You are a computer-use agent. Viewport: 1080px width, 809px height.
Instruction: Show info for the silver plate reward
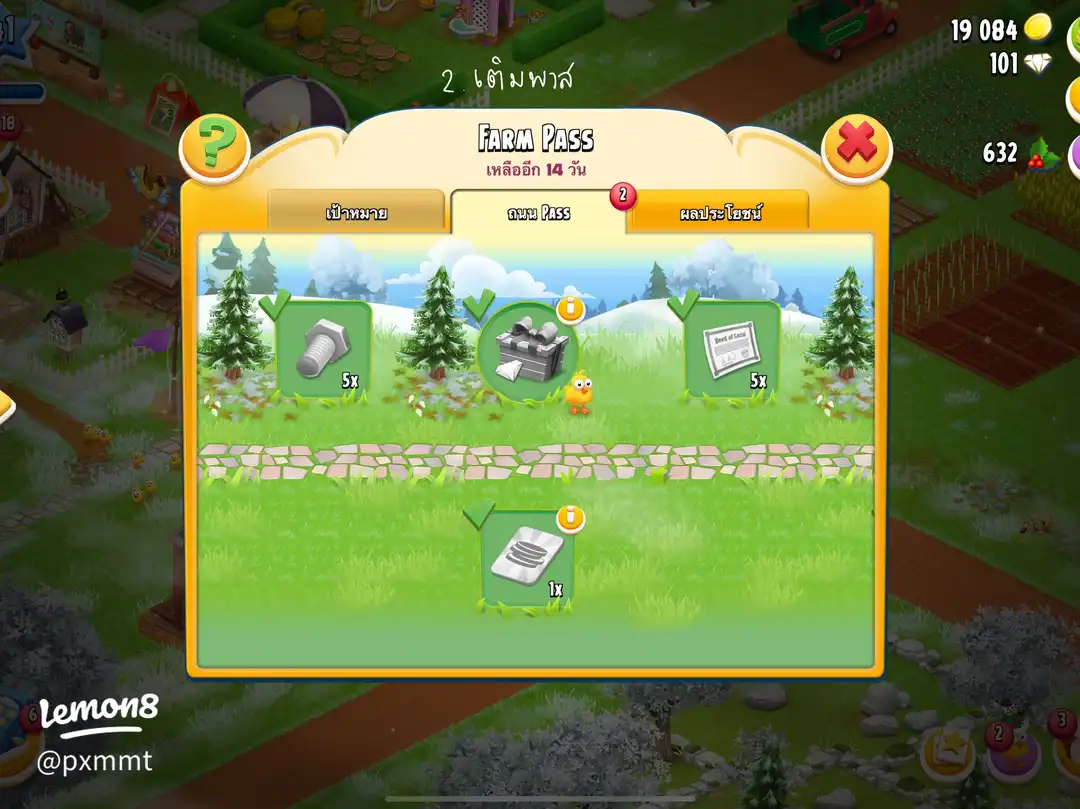570,518
